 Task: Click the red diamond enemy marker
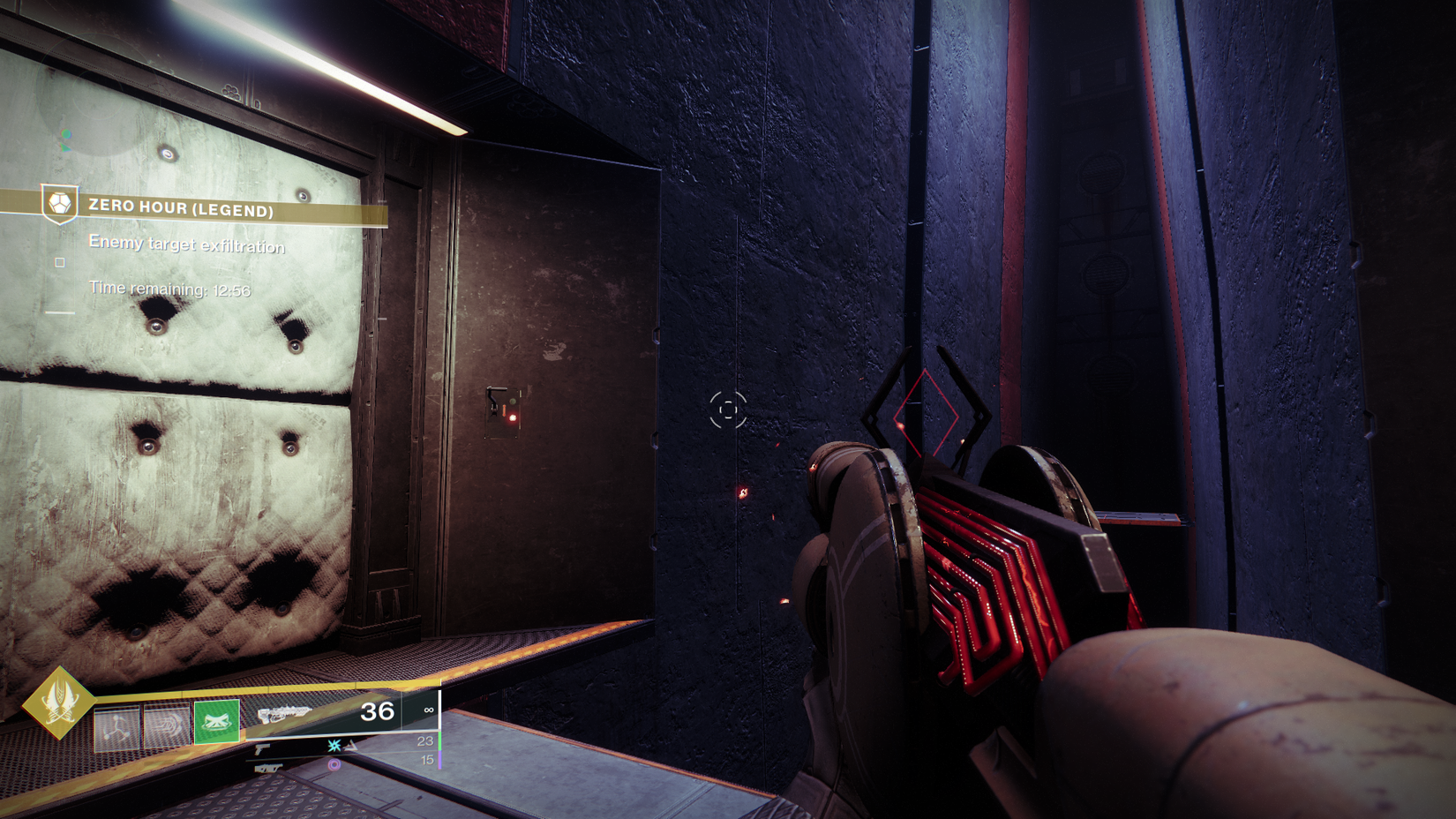tap(925, 411)
